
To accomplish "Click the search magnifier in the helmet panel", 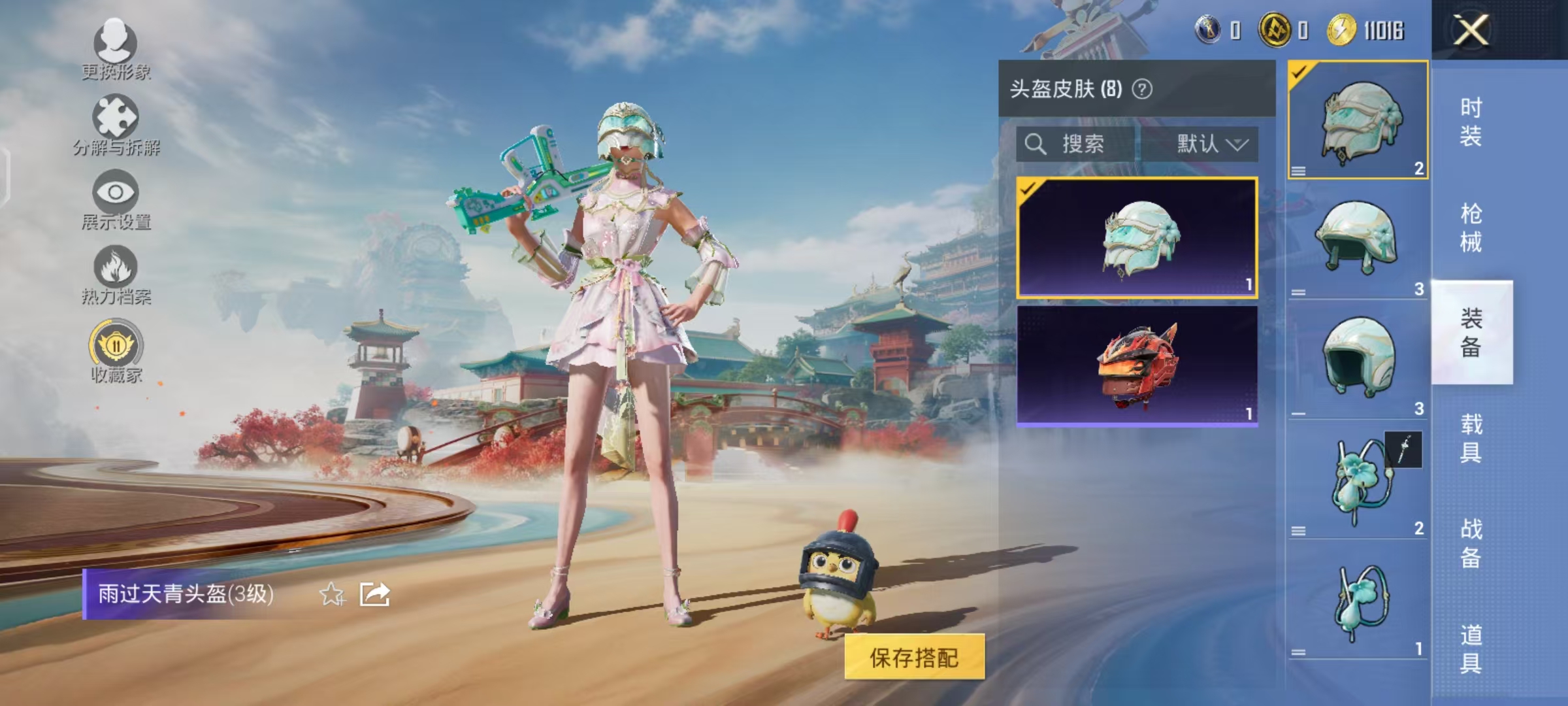I will pyautogui.click(x=1036, y=145).
